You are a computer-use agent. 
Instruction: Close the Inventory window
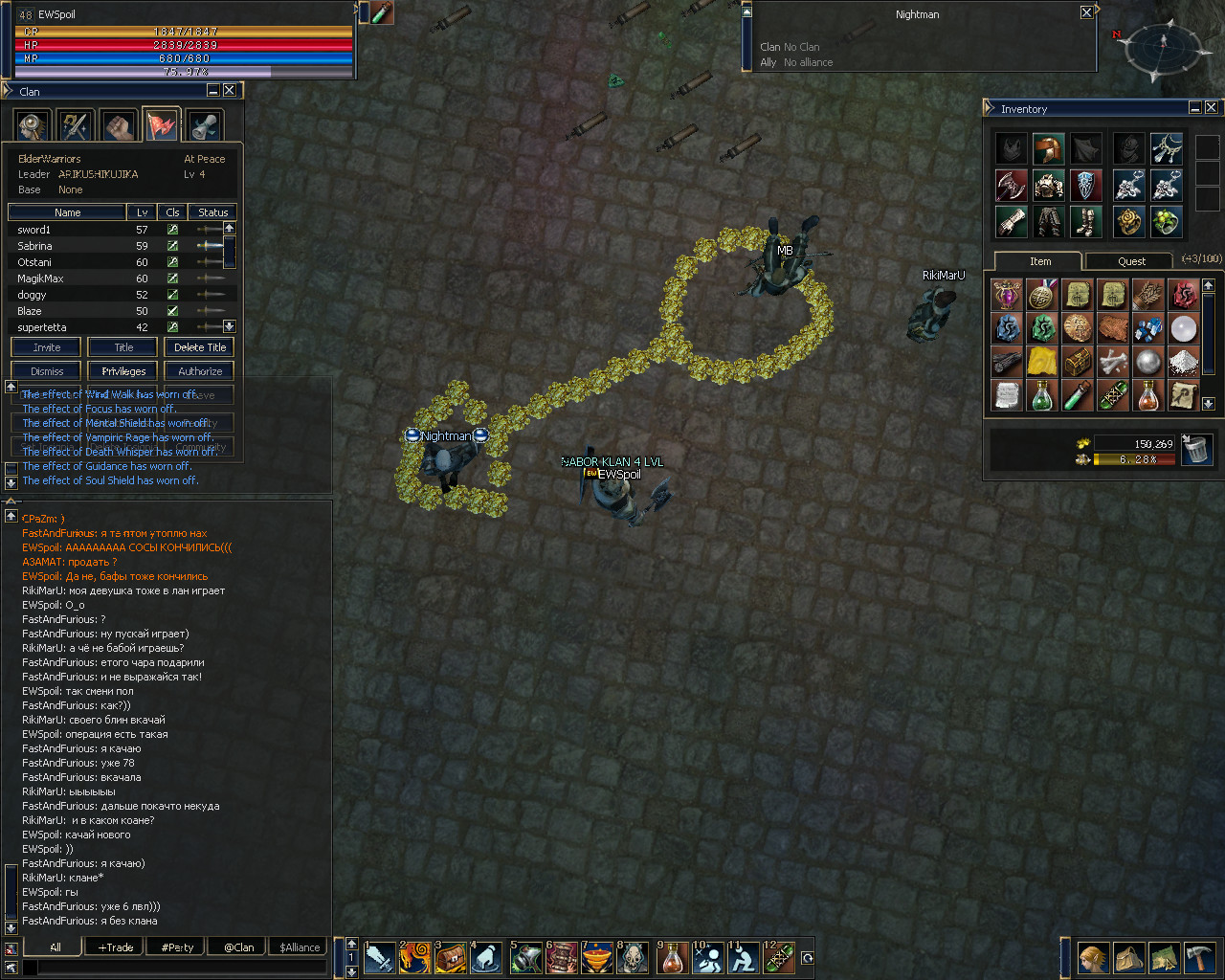pos(1212,108)
